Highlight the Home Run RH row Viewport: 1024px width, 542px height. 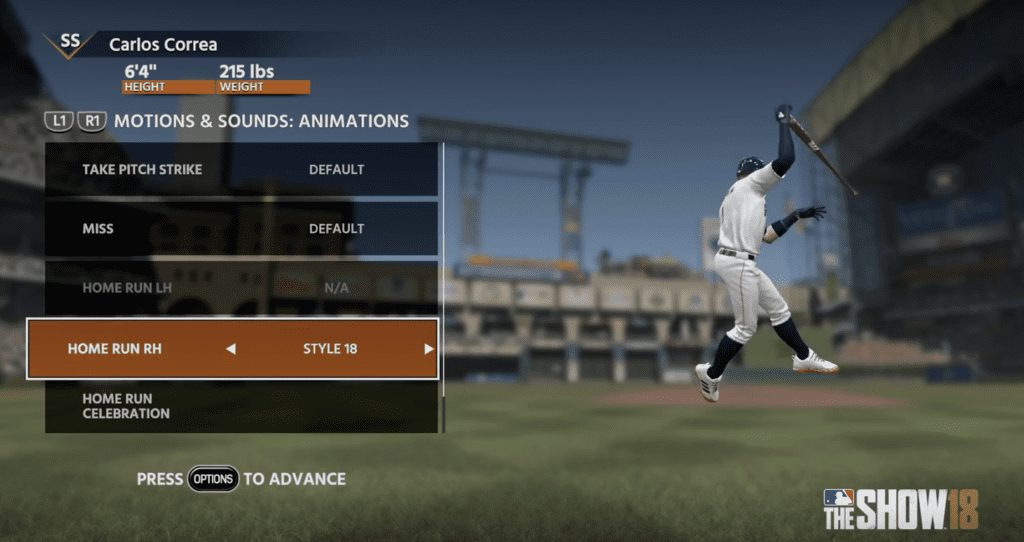(232, 349)
